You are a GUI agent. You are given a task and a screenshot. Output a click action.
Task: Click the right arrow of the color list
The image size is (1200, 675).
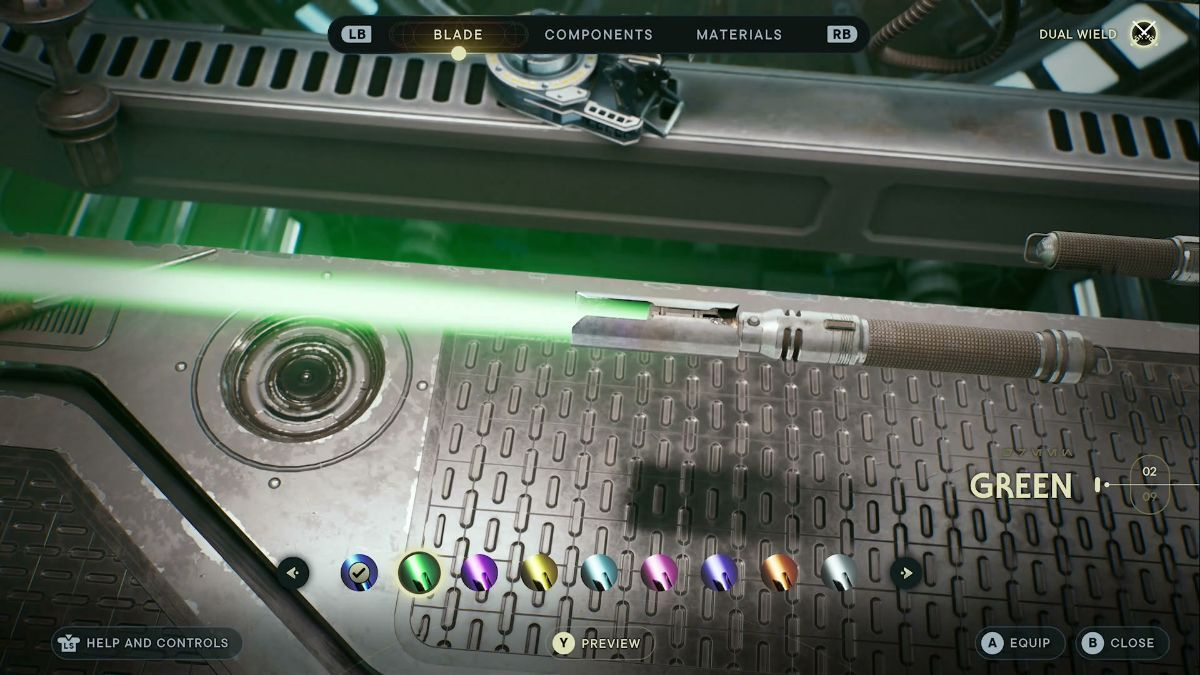(x=906, y=573)
